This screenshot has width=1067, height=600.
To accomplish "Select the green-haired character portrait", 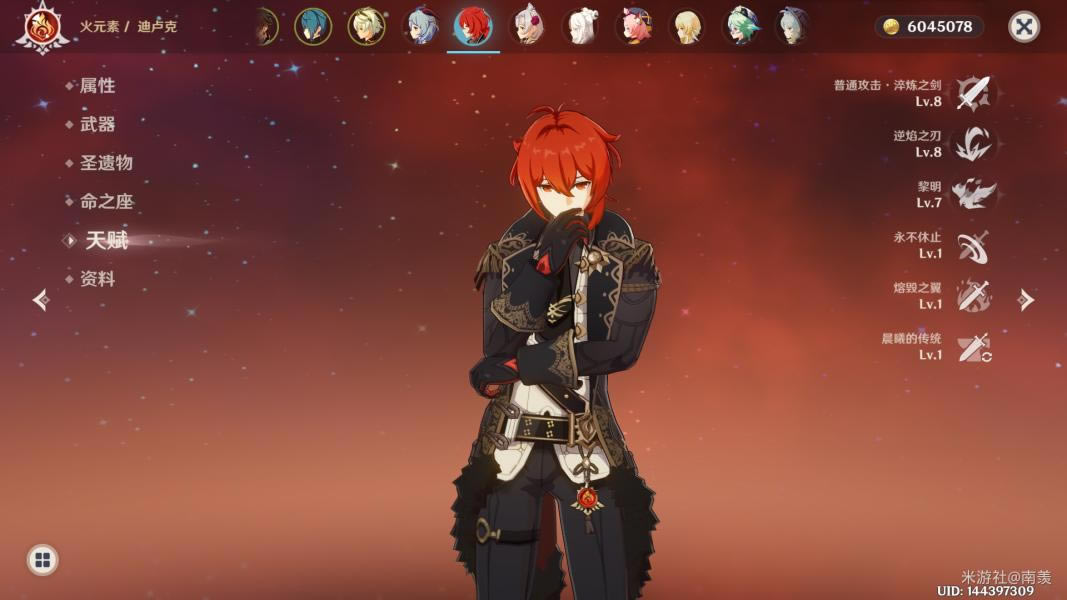I will pos(741,27).
